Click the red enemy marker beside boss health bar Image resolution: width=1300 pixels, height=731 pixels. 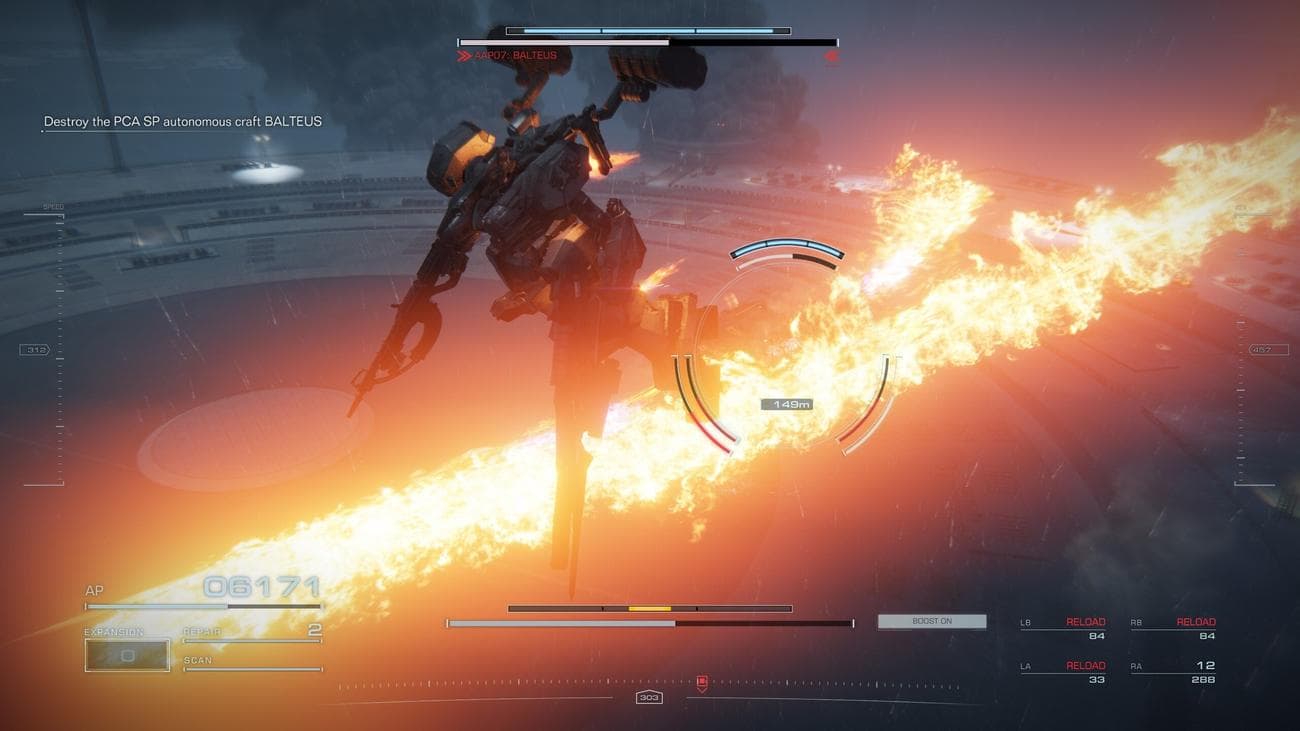click(832, 56)
